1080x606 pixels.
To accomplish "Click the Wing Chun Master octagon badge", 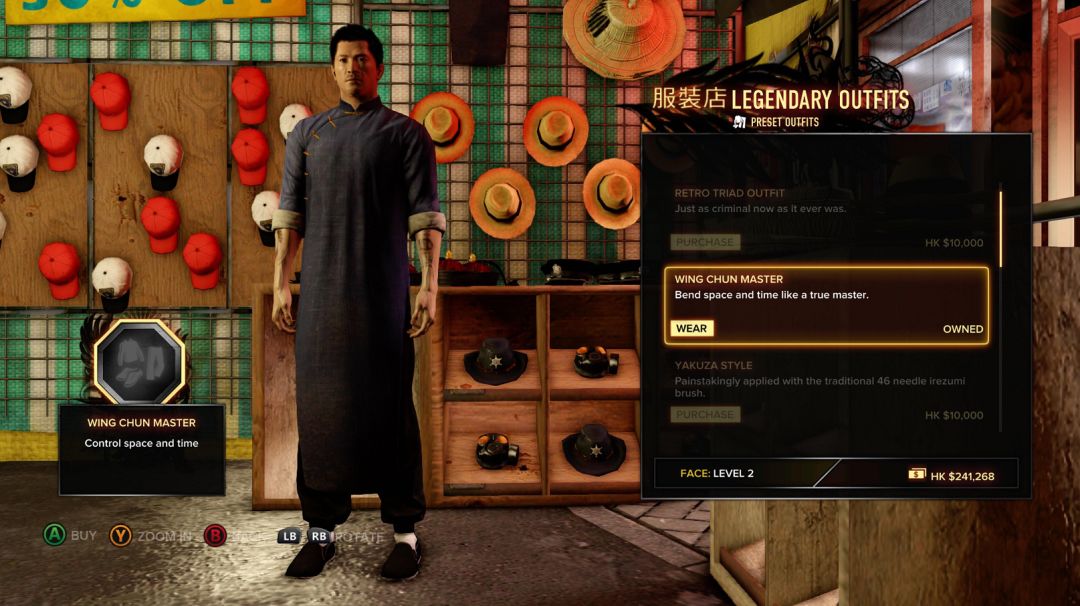I will (140, 362).
